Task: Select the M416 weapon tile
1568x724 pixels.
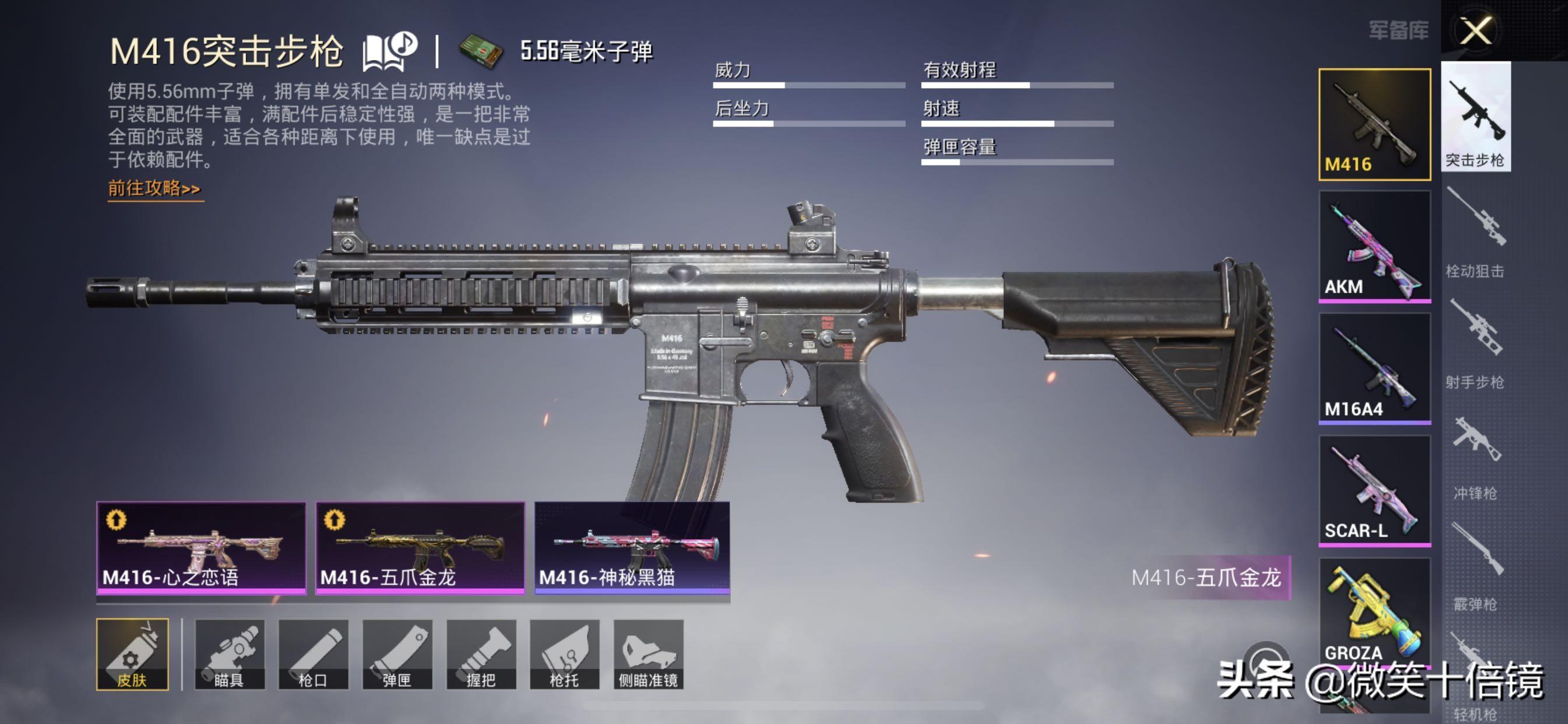Action: (x=1374, y=124)
